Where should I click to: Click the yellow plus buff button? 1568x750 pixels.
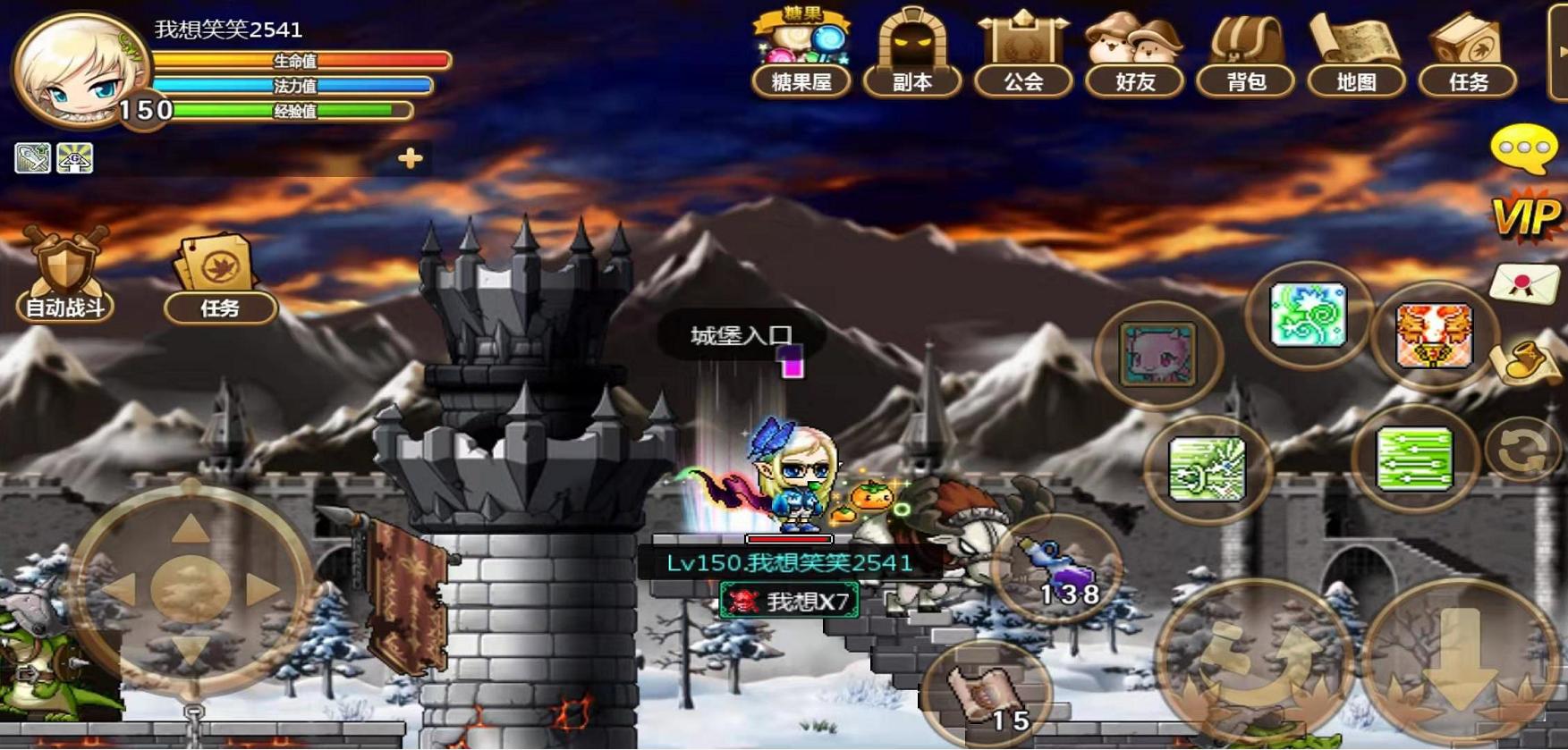[411, 158]
